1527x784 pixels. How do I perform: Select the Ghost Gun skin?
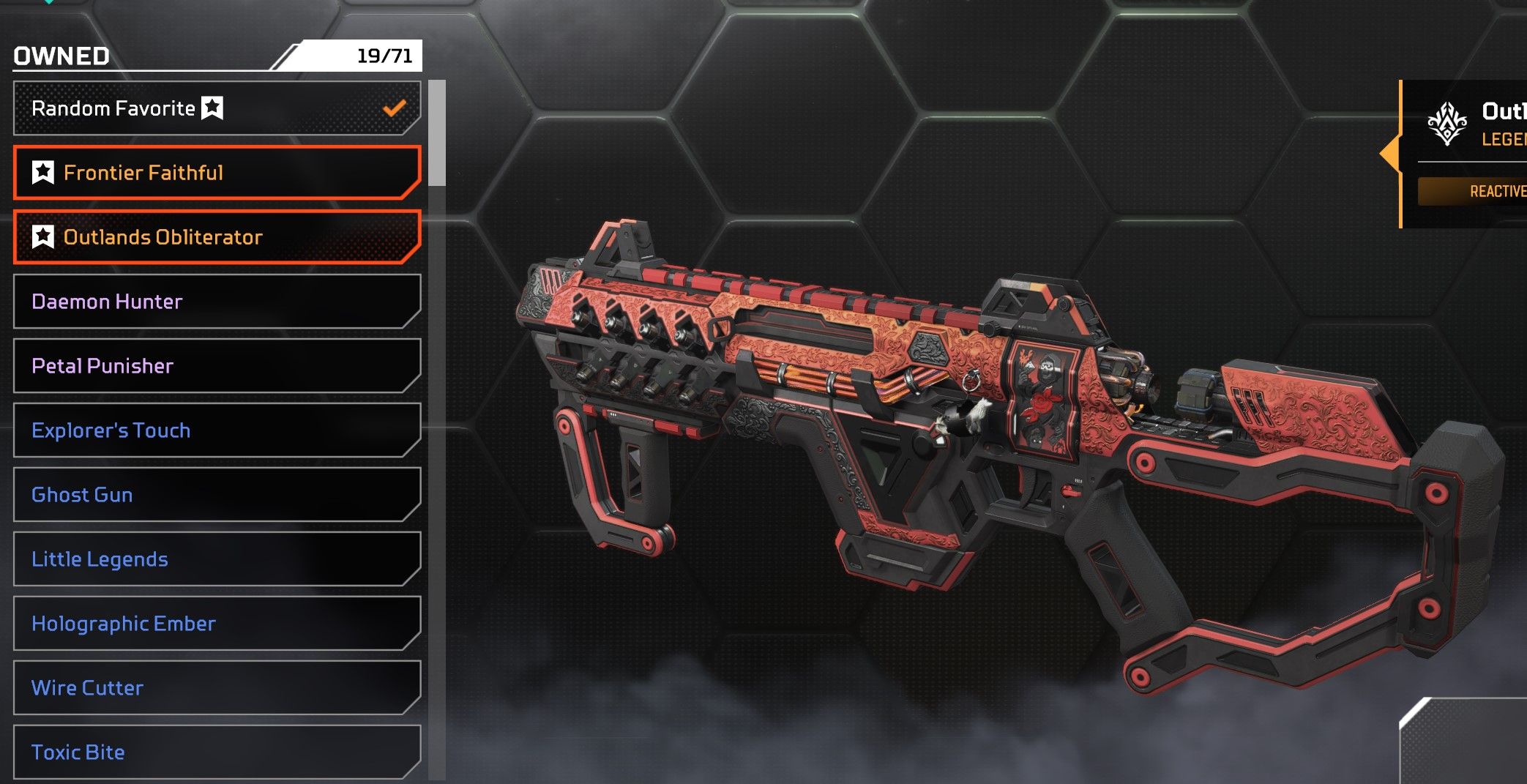pyautogui.click(x=217, y=495)
